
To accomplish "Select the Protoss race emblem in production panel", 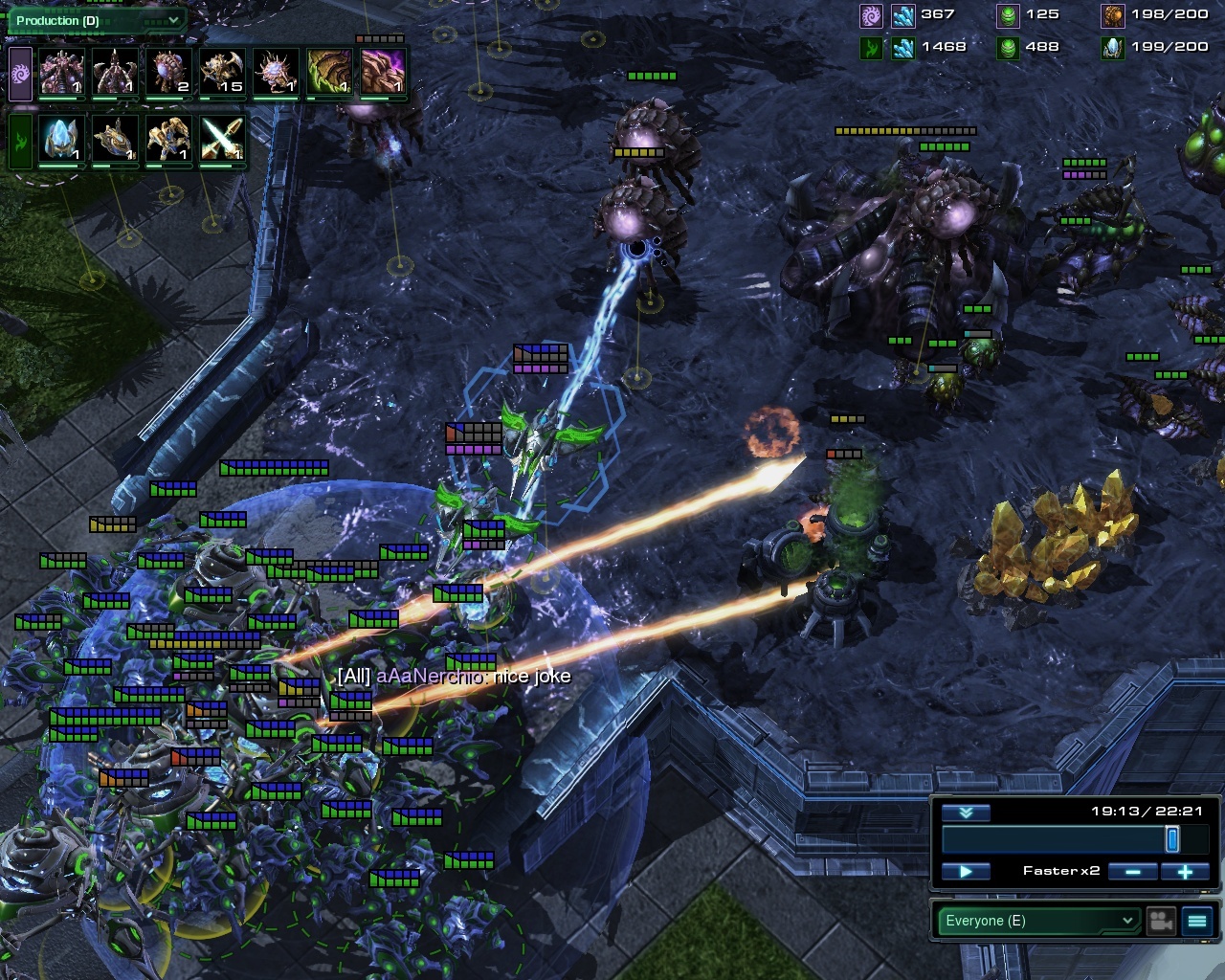I will (x=20, y=141).
